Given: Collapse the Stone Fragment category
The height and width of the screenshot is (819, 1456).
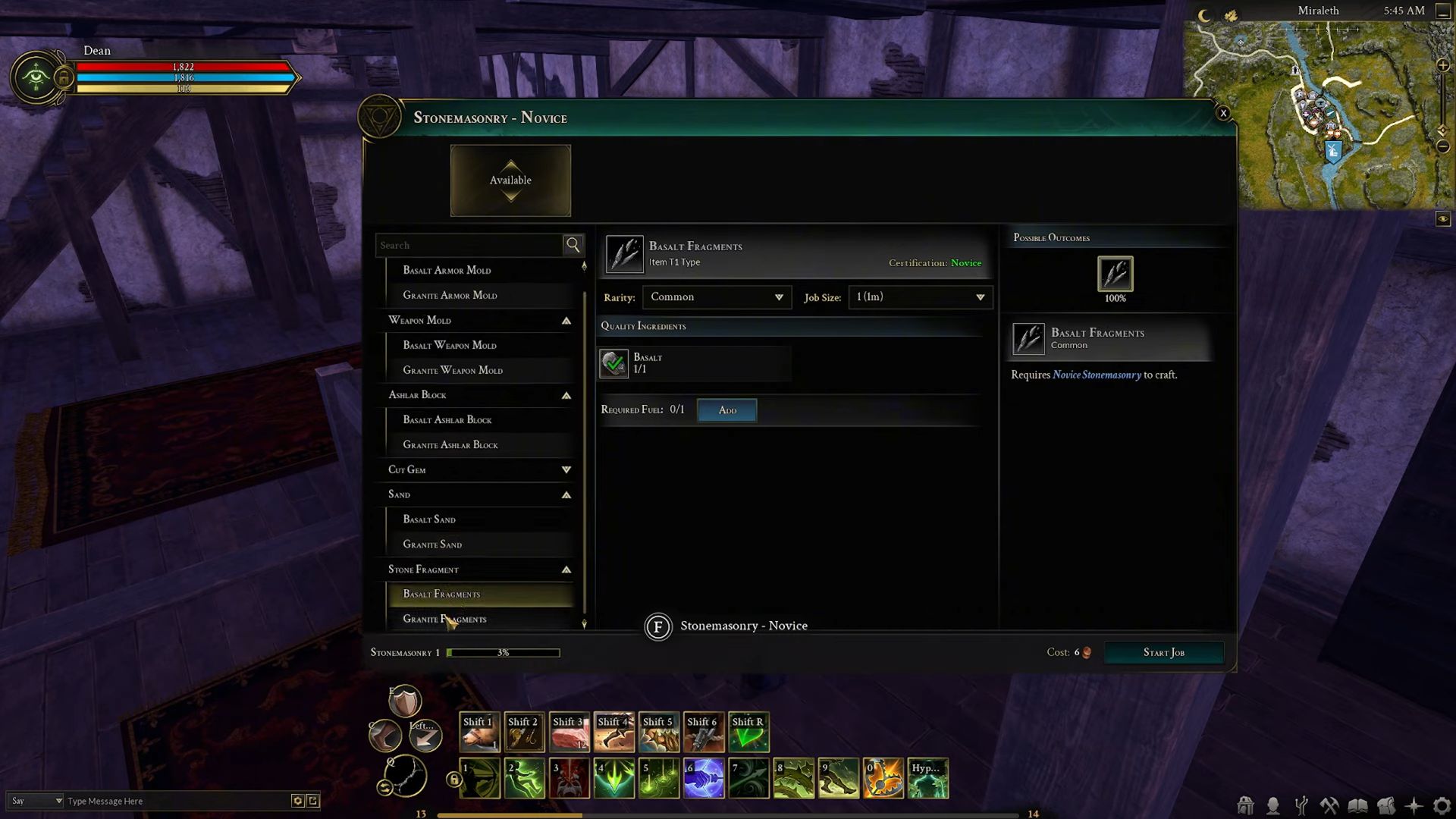Looking at the screenshot, I should [x=566, y=569].
